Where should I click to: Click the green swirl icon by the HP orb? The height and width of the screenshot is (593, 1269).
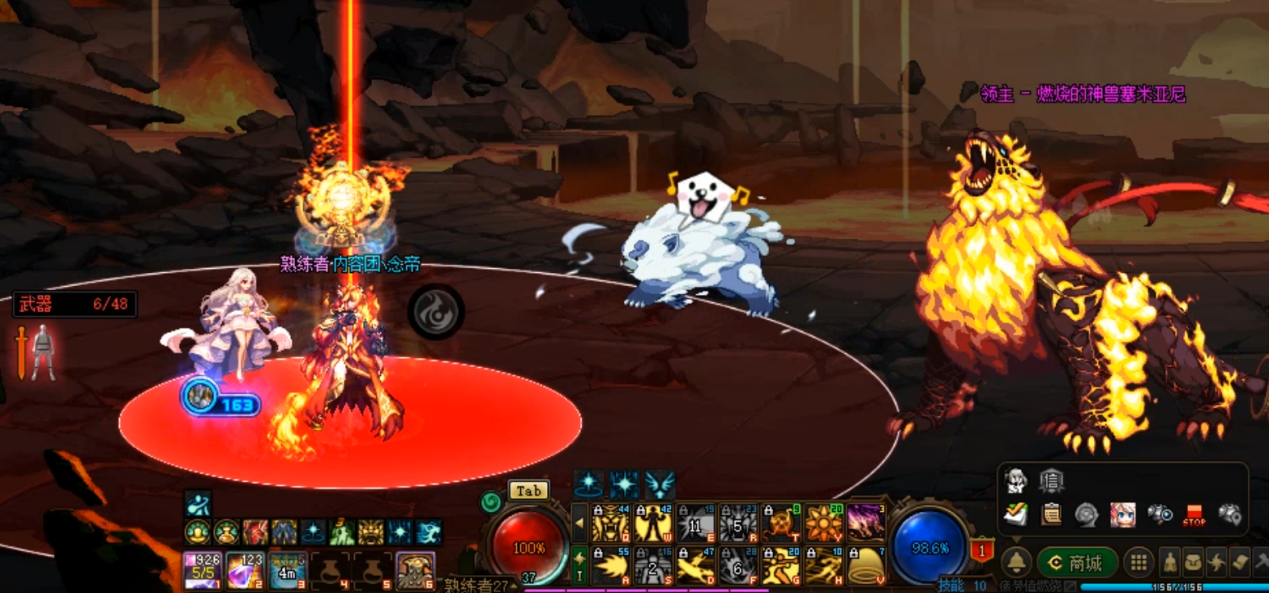point(490,501)
